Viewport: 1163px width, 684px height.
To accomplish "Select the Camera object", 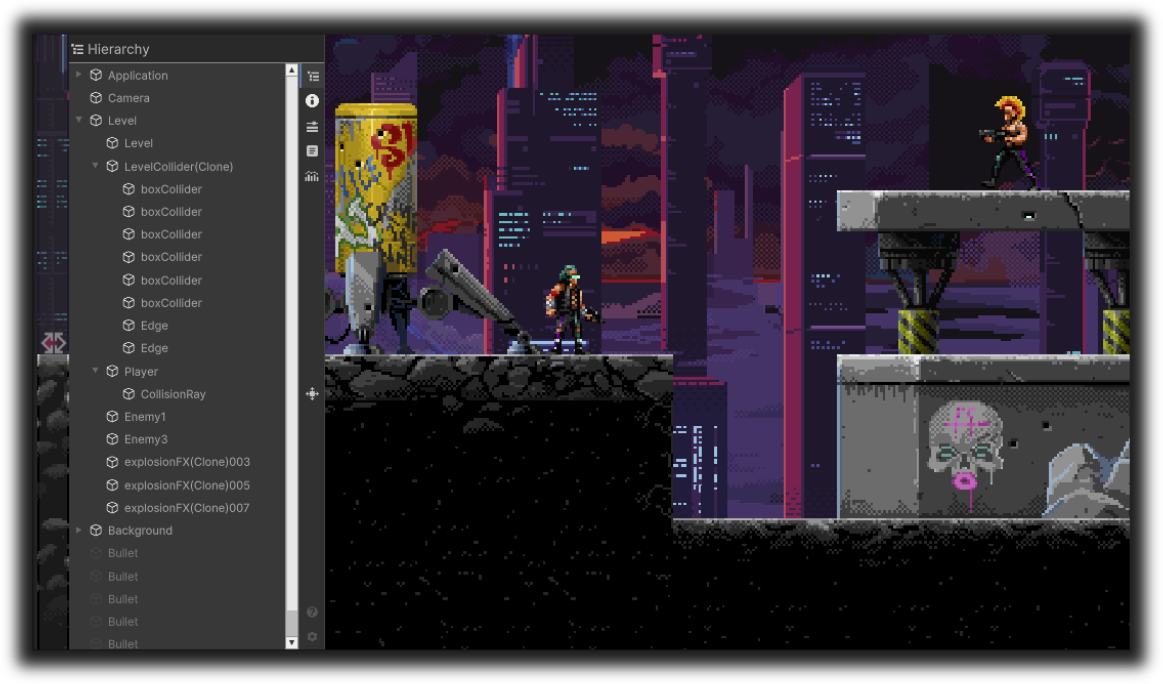I will pos(128,98).
